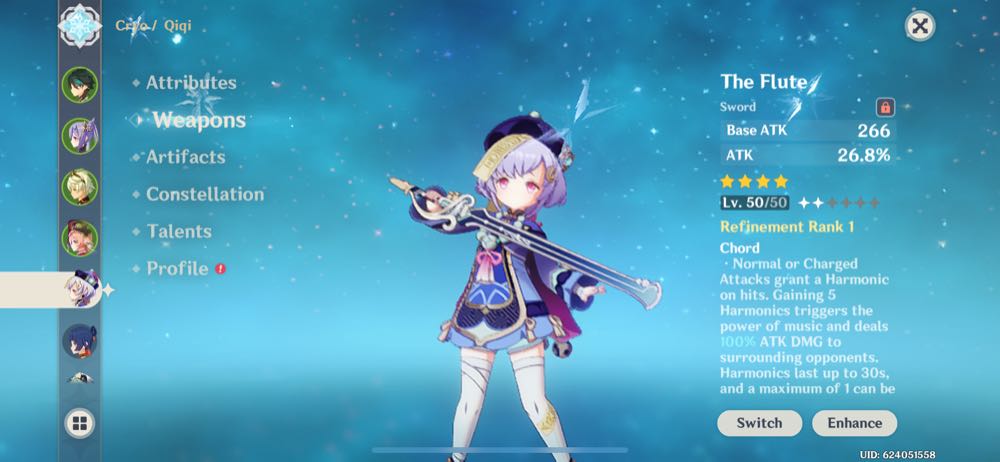Open Qiqi's Profile page
This screenshot has height=462, width=1000.
point(177,268)
